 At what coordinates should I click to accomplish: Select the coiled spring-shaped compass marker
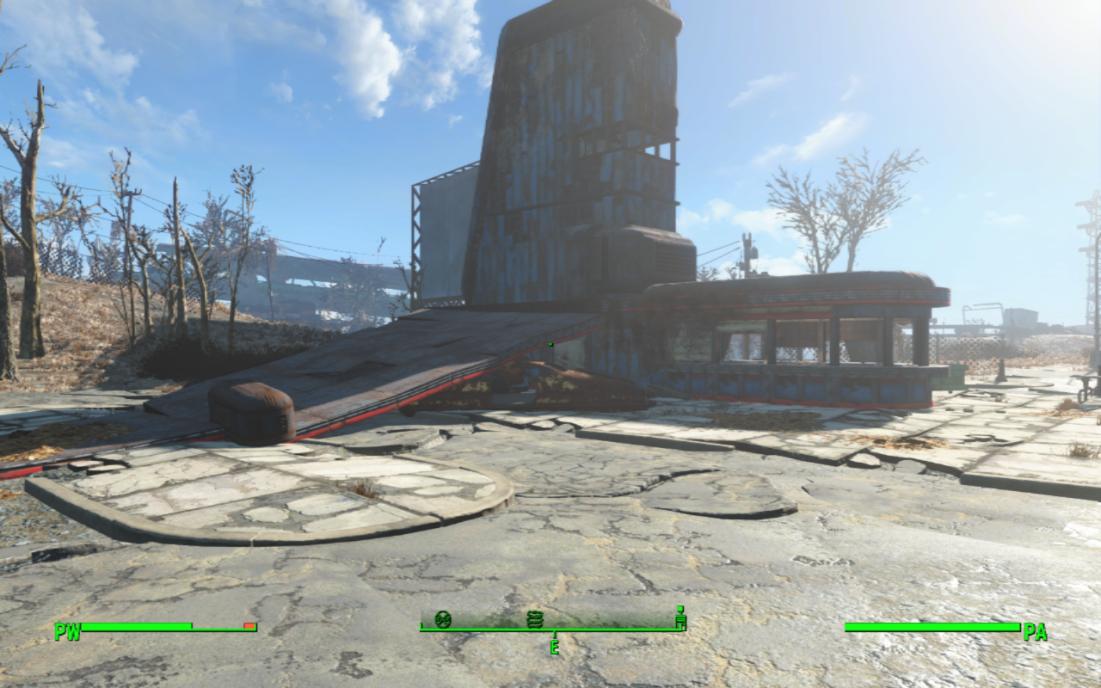click(533, 619)
